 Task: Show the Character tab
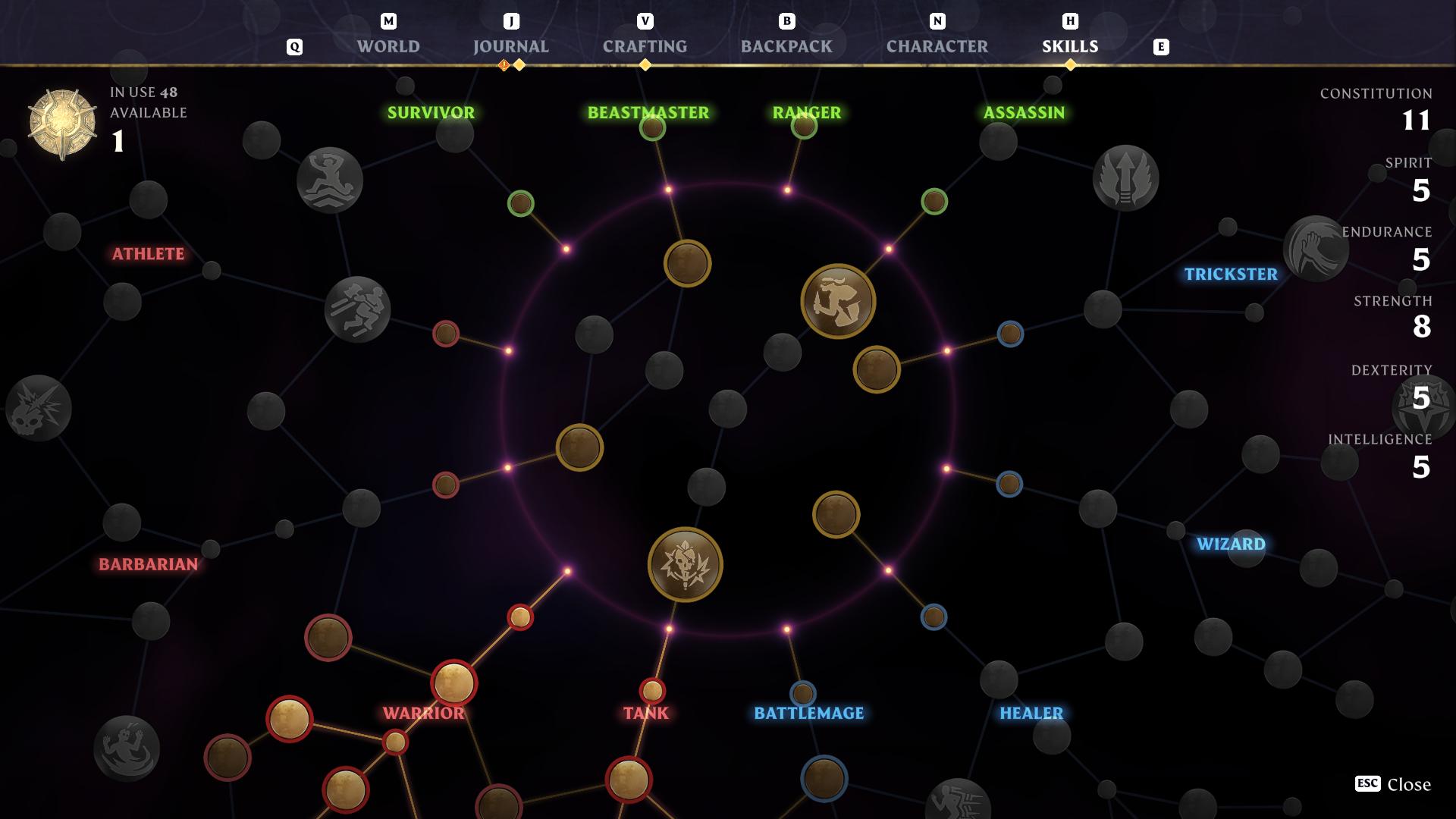[937, 46]
